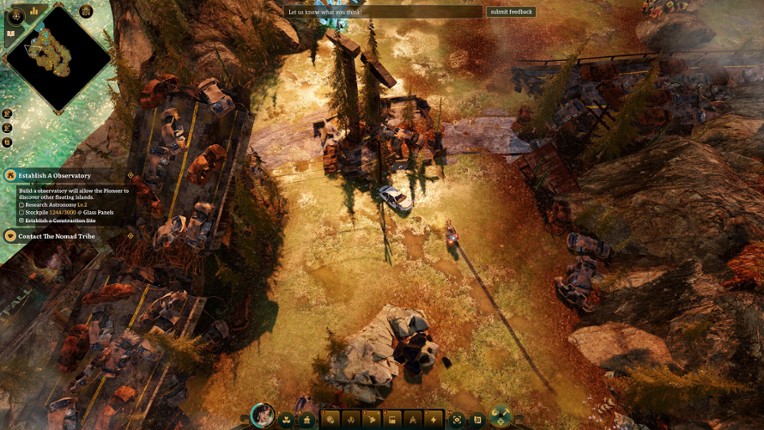
Task: Open the Establish A Observatory quest
Action: [x=55, y=175]
